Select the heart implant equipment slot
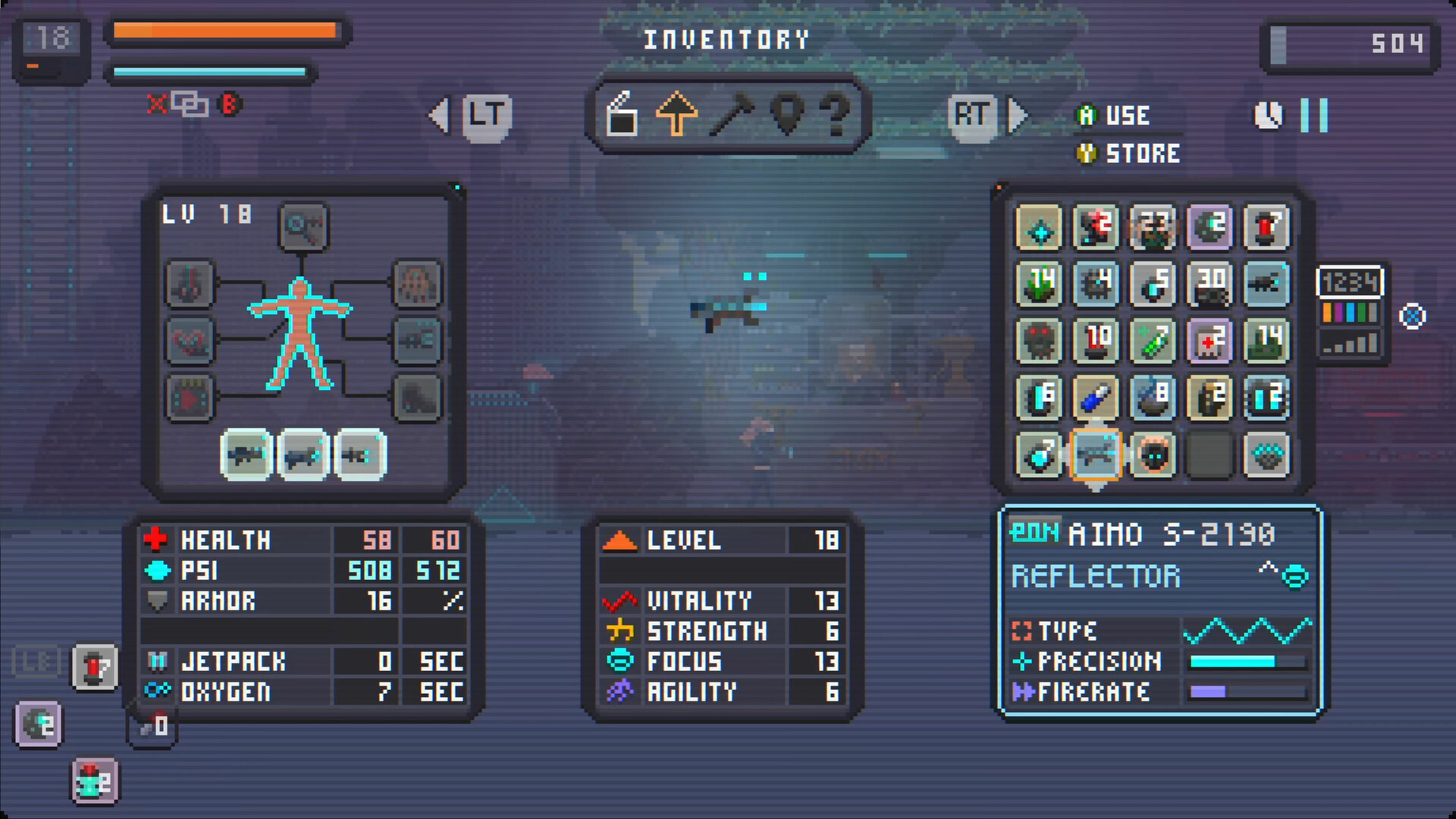This screenshot has height=819, width=1456. pyautogui.click(x=190, y=341)
